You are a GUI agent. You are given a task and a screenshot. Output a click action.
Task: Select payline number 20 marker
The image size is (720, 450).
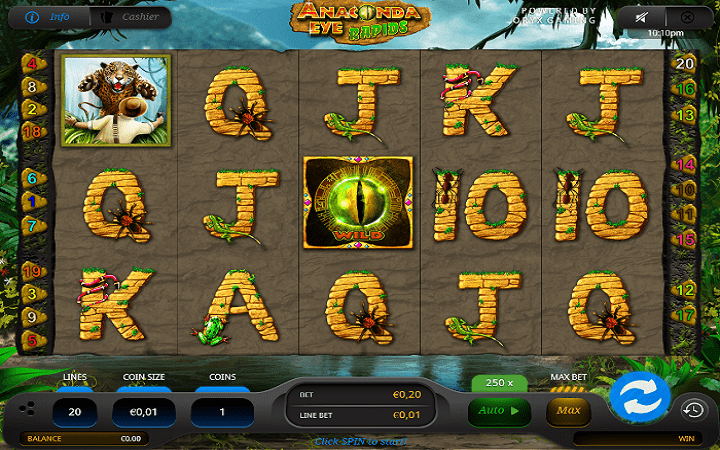(x=686, y=64)
